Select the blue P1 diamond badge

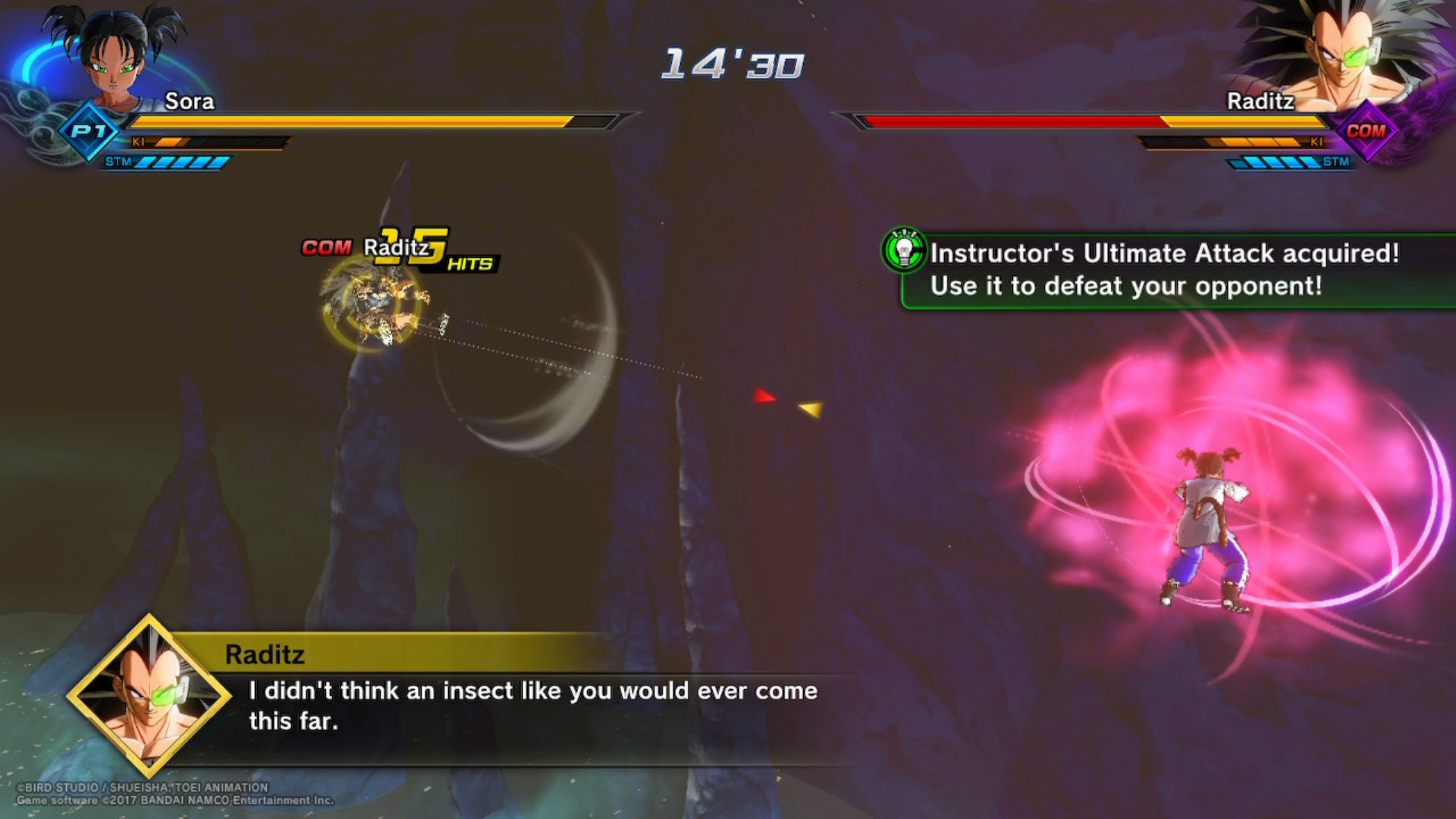click(89, 131)
